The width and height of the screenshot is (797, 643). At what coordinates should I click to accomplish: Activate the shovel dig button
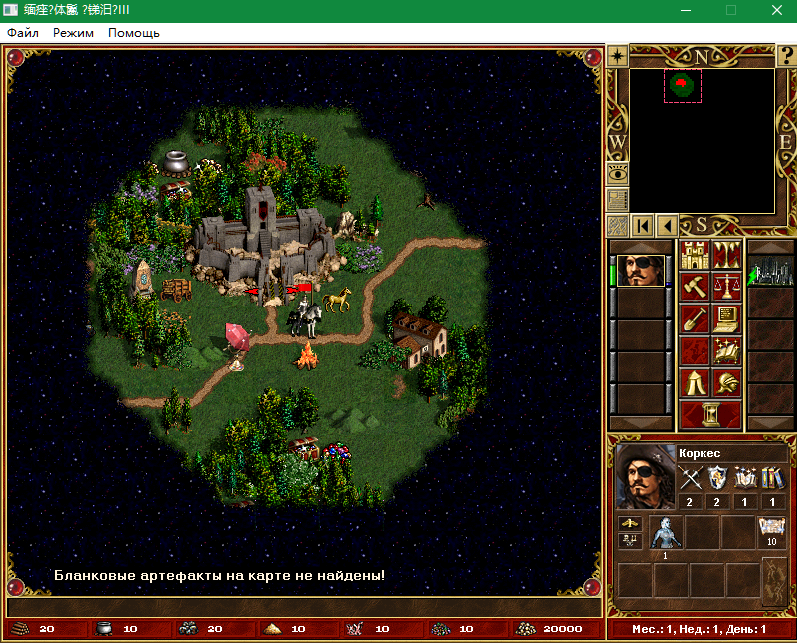tap(694, 320)
